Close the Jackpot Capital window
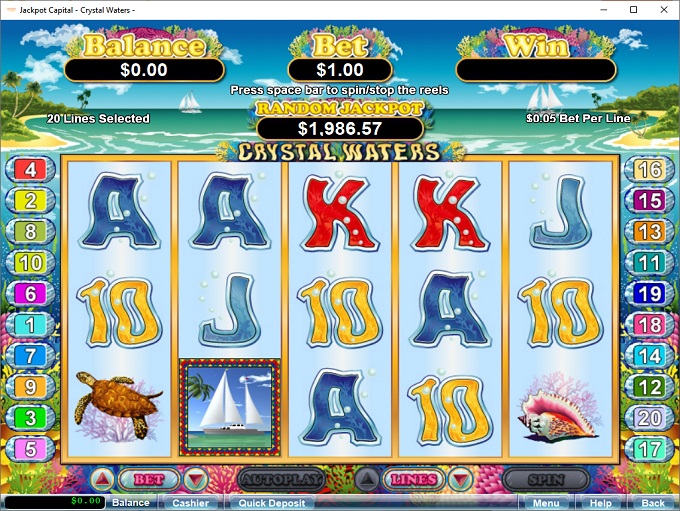This screenshot has width=680, height=511. pyautogui.click(x=661, y=10)
